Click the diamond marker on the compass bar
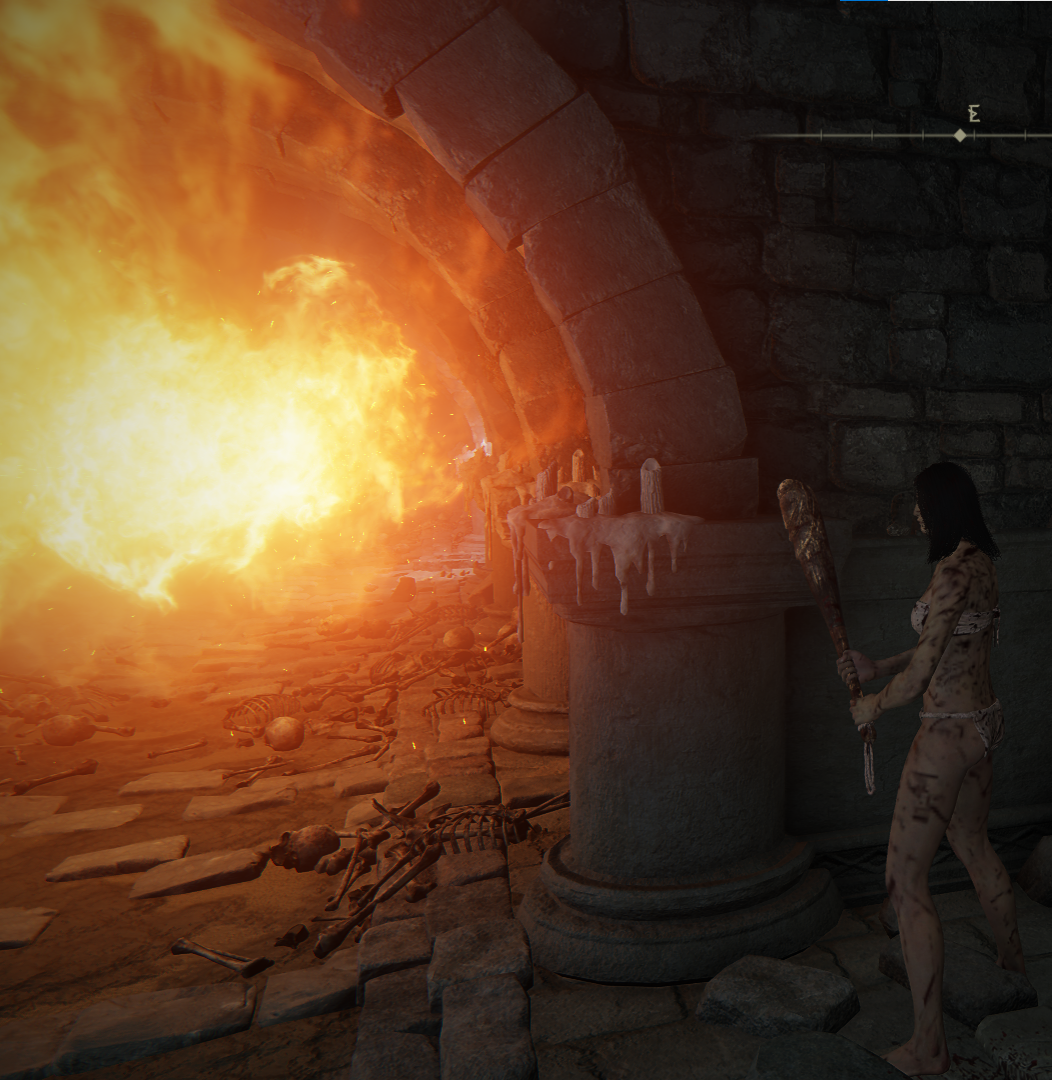1052x1080 pixels. [960, 135]
